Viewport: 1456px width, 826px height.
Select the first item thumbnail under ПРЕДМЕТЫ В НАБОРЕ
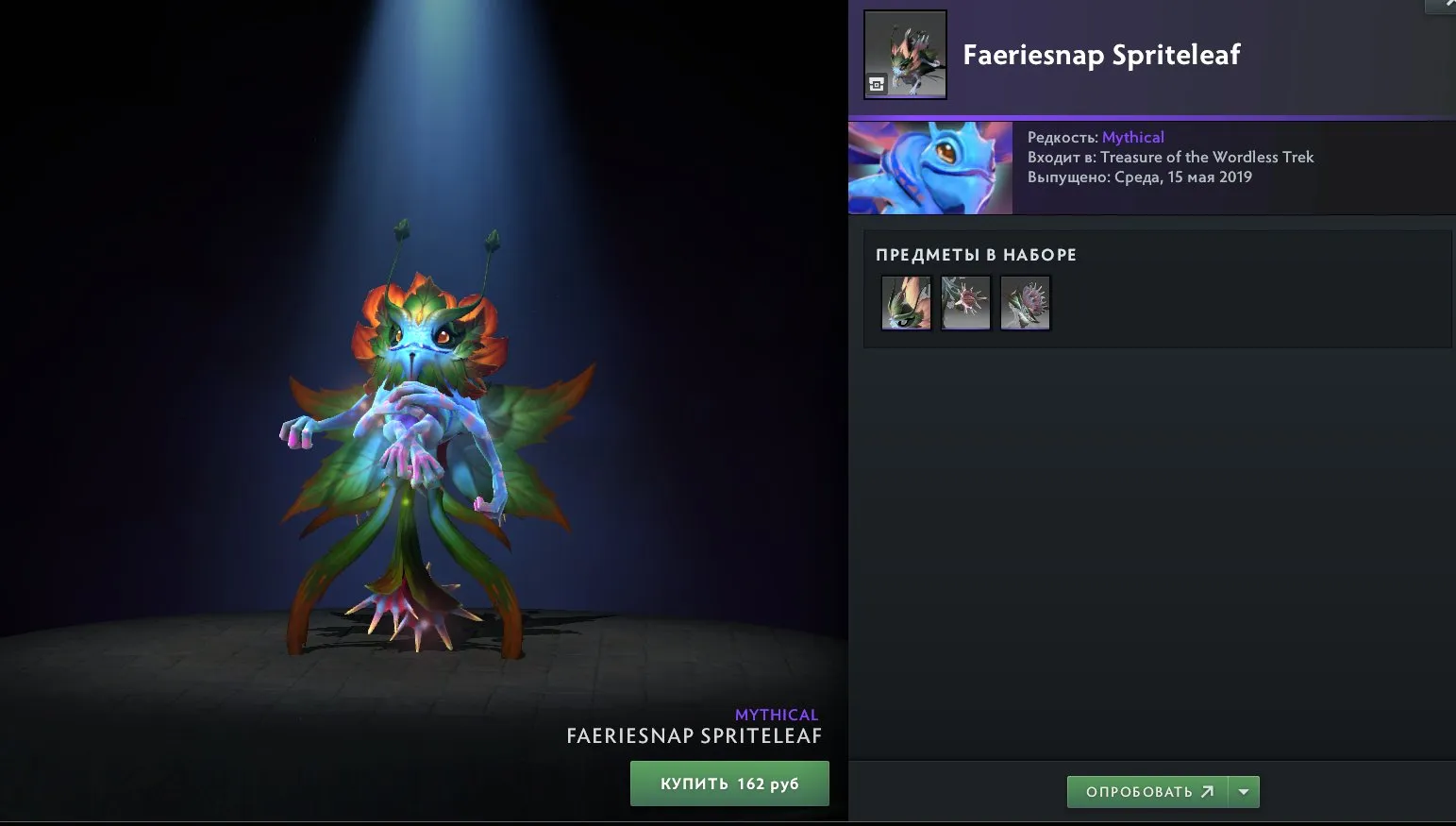[x=905, y=302]
